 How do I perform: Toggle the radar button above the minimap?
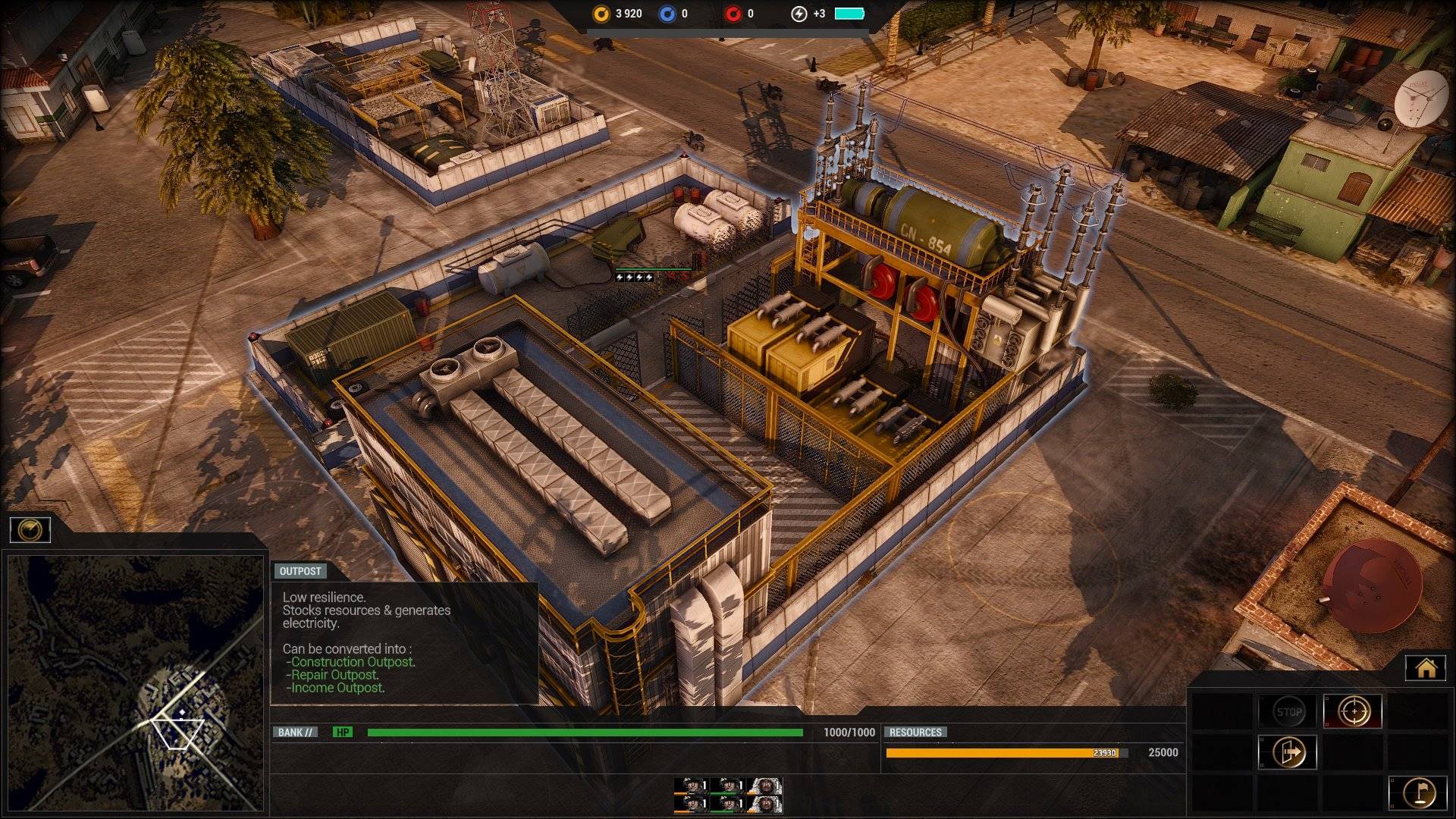click(x=30, y=529)
